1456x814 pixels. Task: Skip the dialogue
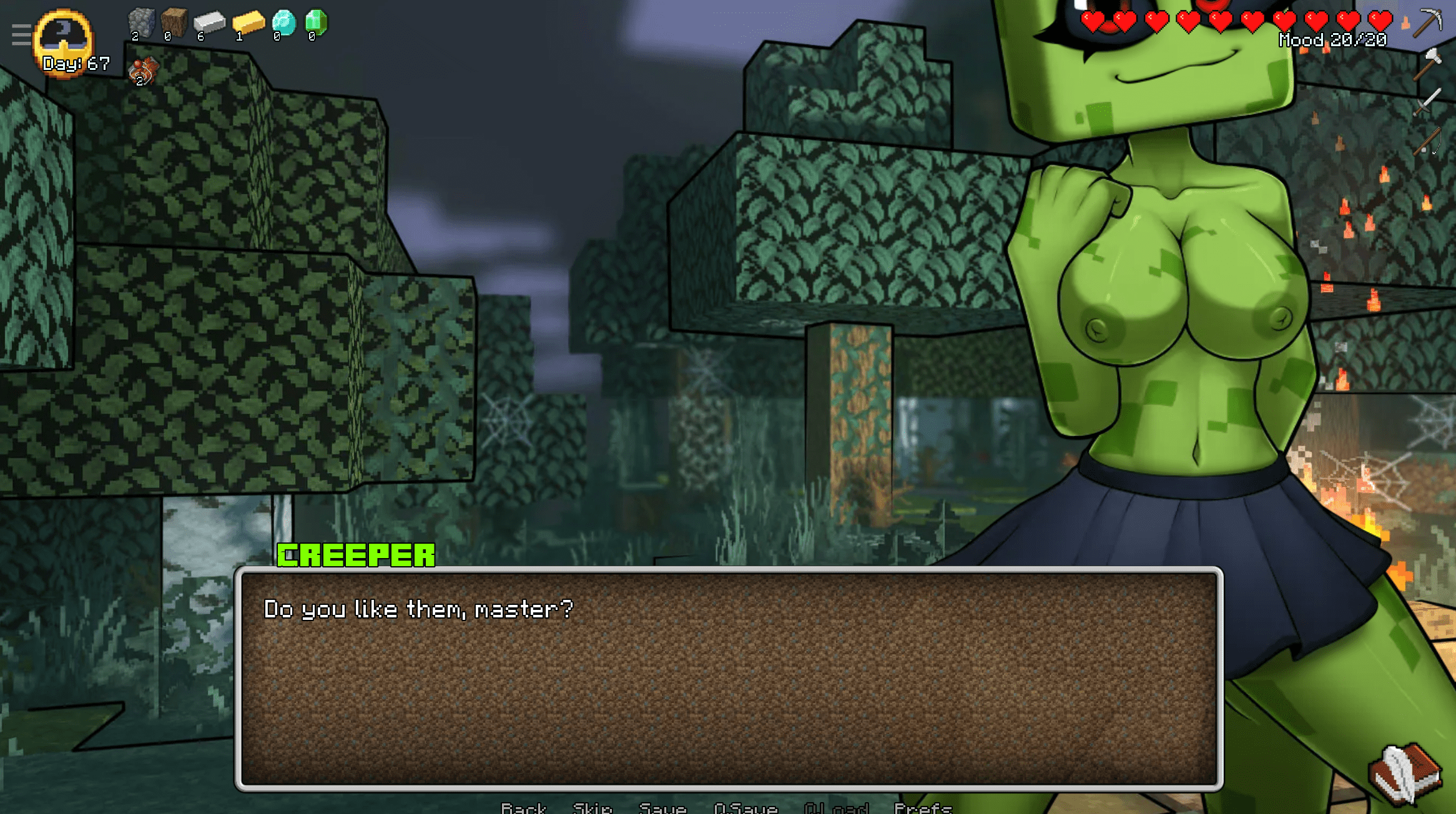(592, 808)
